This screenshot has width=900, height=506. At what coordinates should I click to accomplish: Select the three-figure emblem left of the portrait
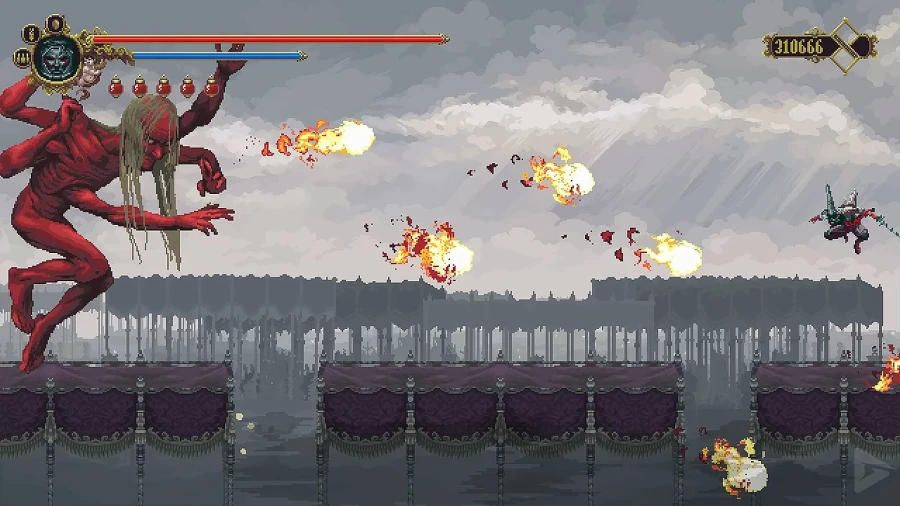pyautogui.click(x=20, y=58)
